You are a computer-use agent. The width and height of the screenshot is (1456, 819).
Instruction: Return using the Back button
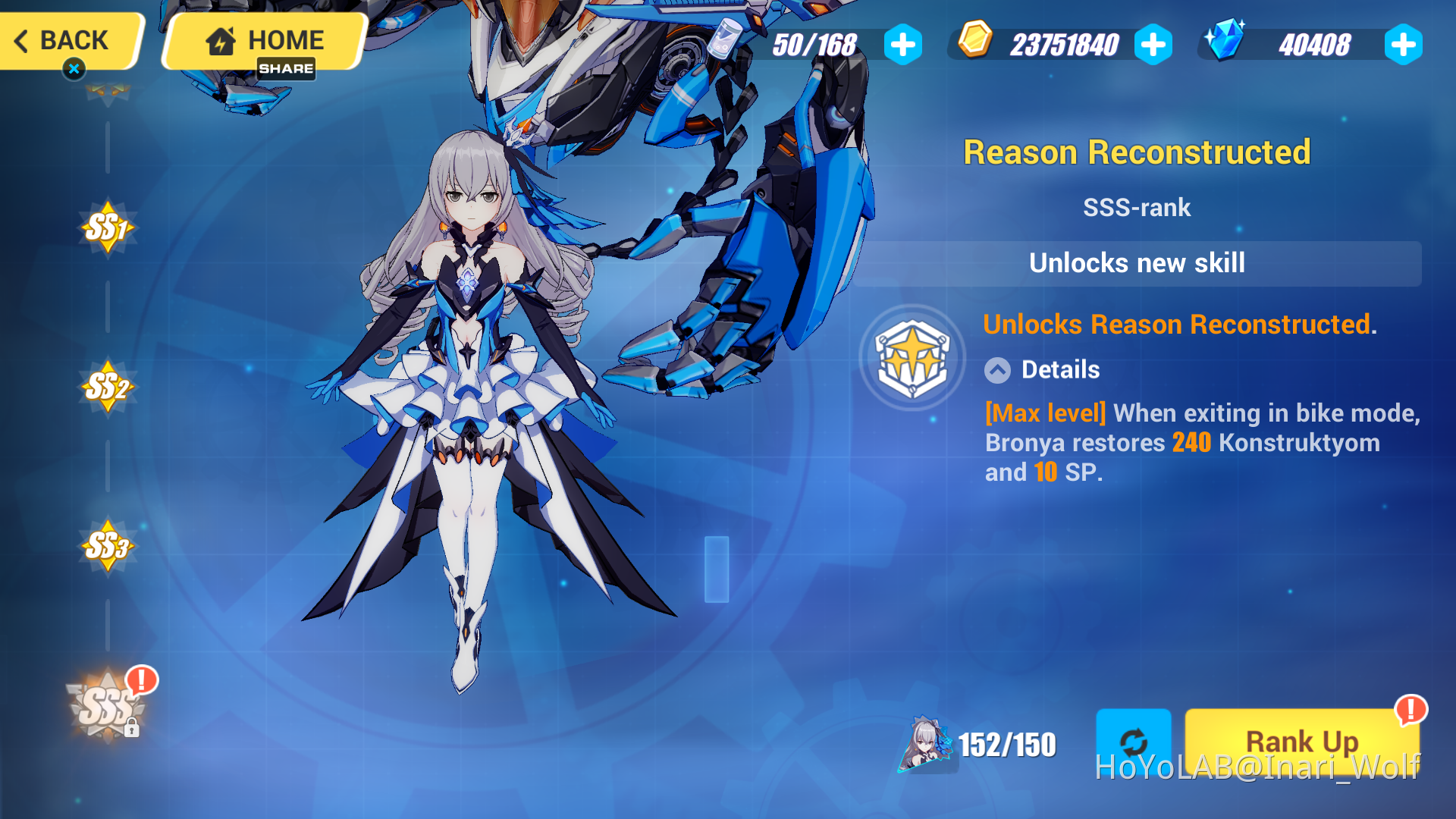click(x=64, y=40)
